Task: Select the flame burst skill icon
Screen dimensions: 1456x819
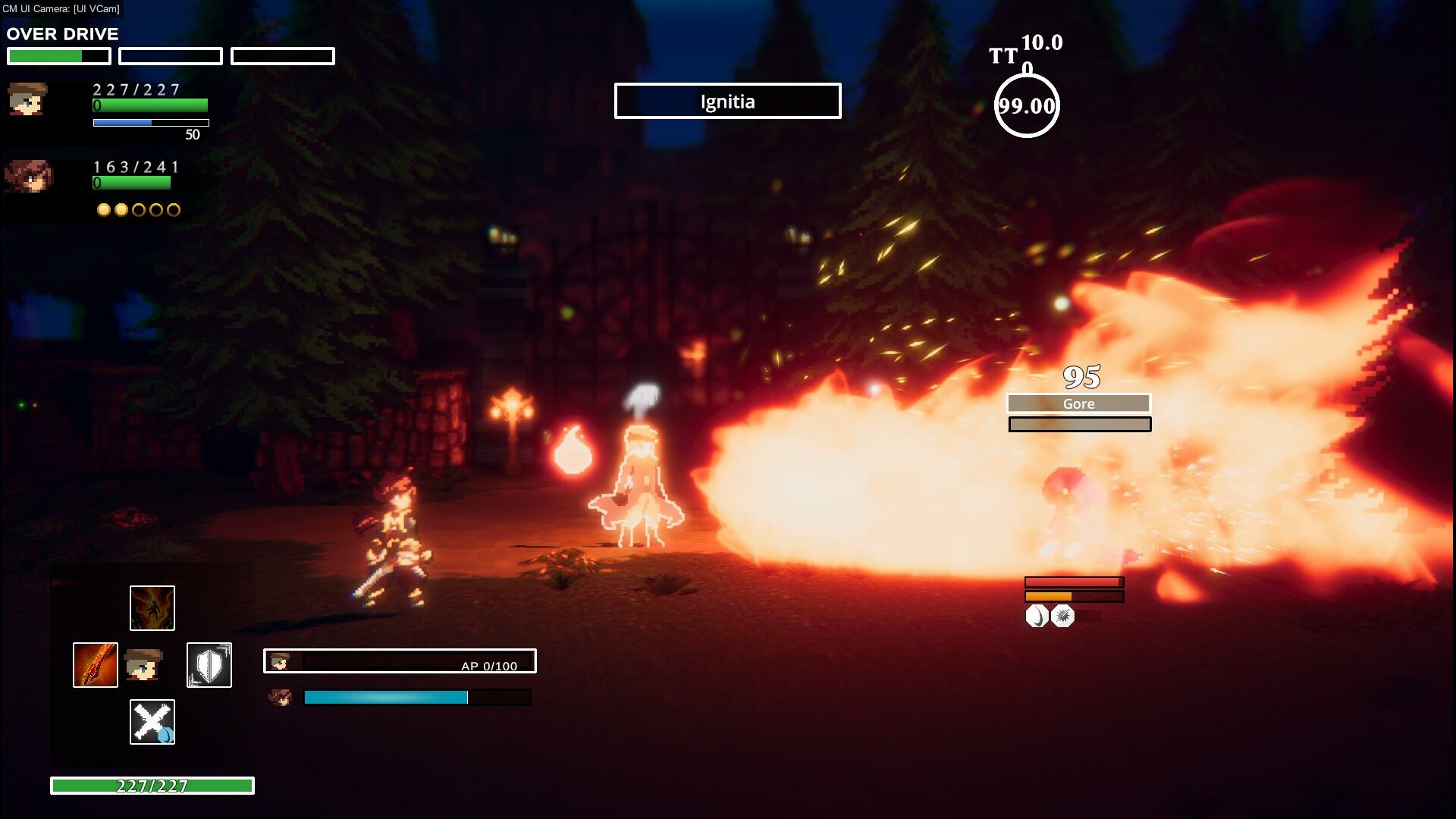Action: (152, 607)
